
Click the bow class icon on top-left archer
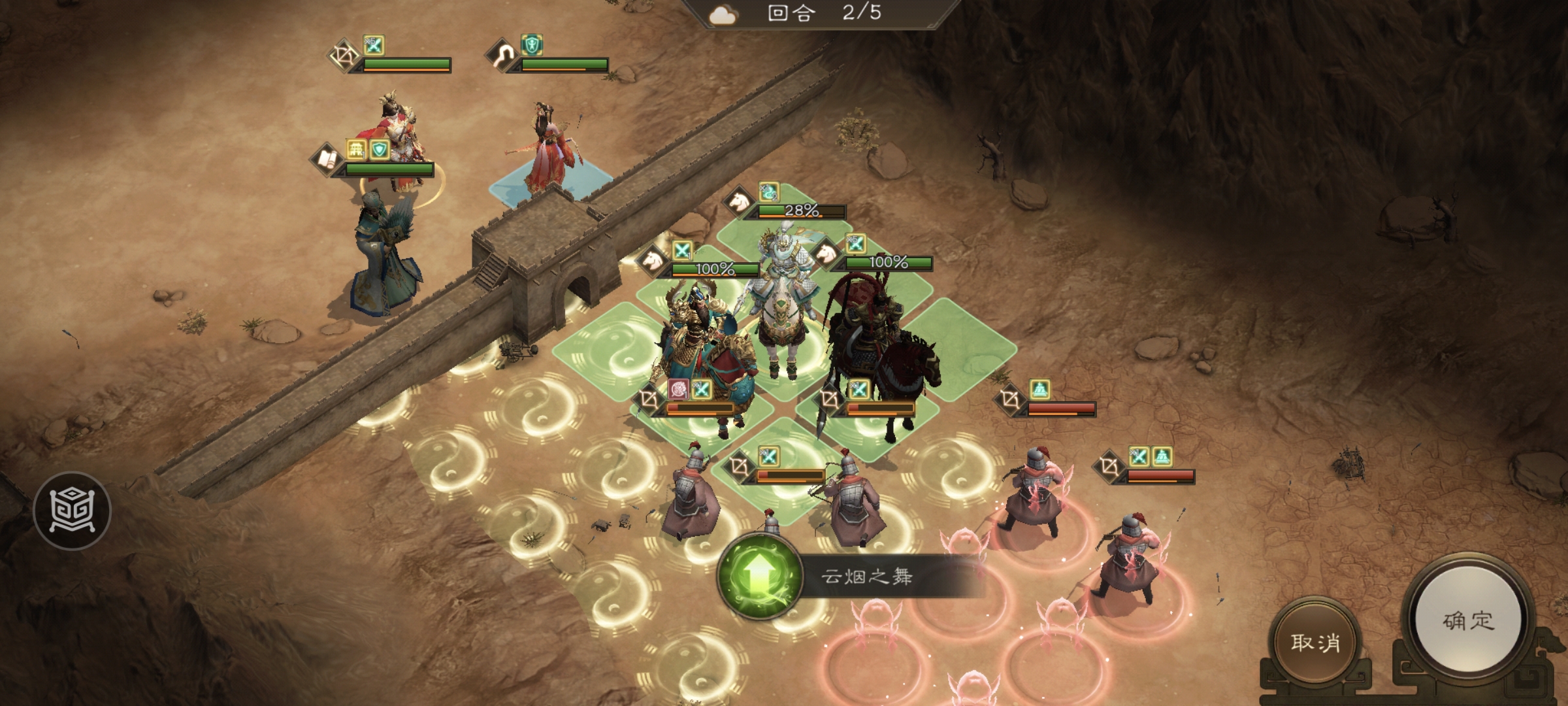pos(344,56)
